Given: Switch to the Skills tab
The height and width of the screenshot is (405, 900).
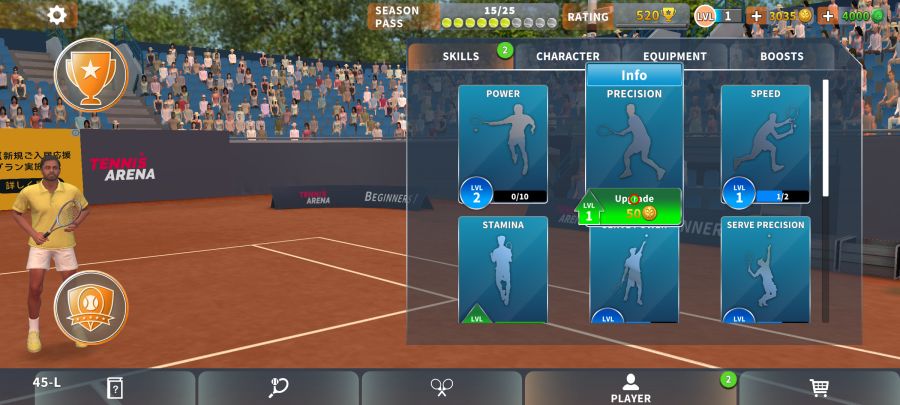Looking at the screenshot, I should [461, 57].
